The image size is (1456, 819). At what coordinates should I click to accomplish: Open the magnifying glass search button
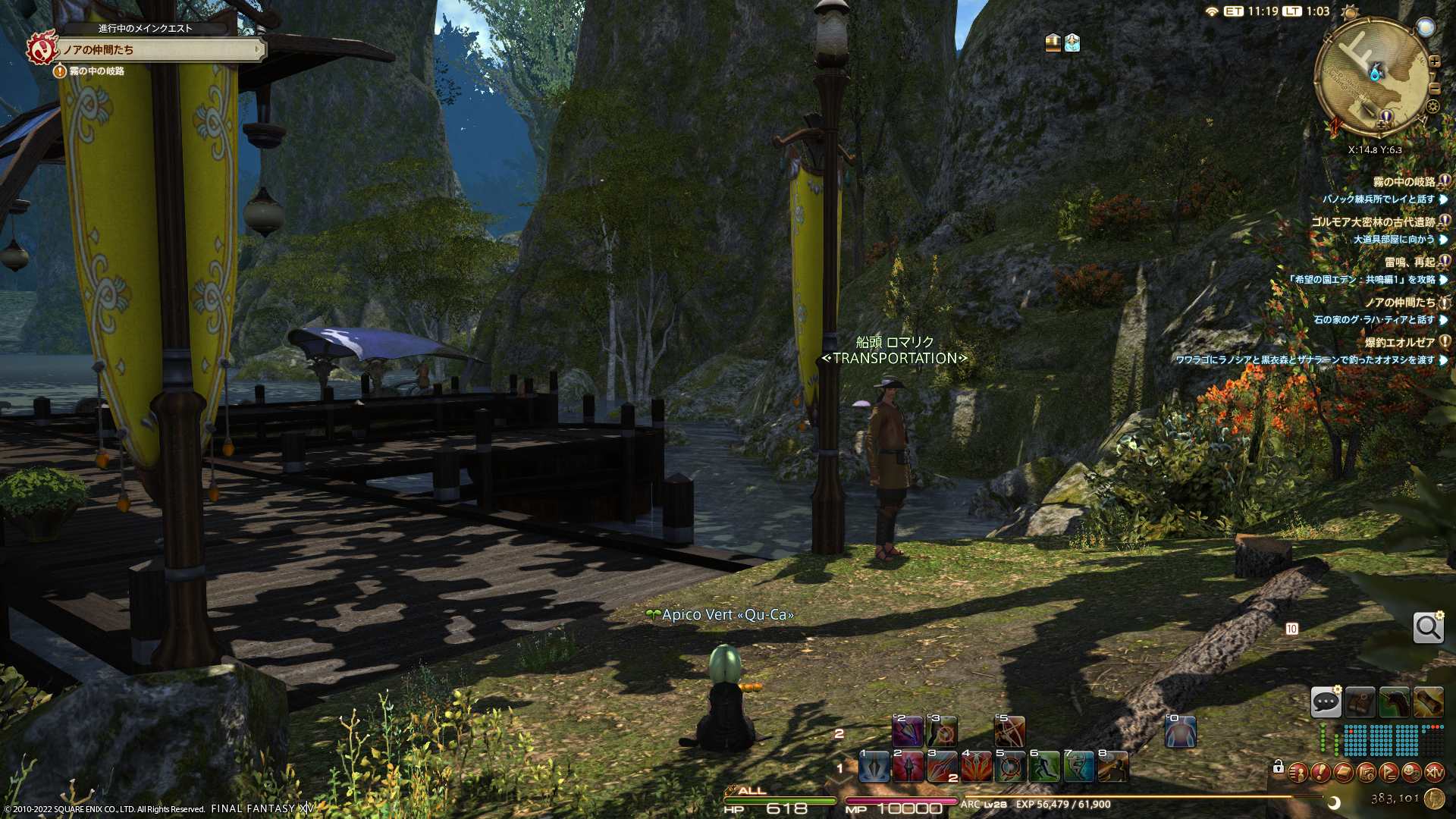pyautogui.click(x=1428, y=628)
